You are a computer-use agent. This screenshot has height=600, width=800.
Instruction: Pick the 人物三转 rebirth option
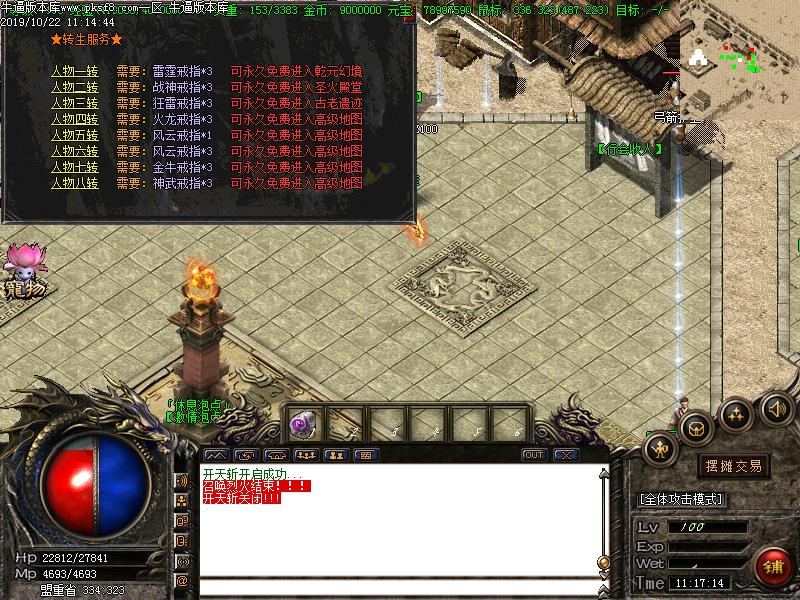tap(75, 103)
